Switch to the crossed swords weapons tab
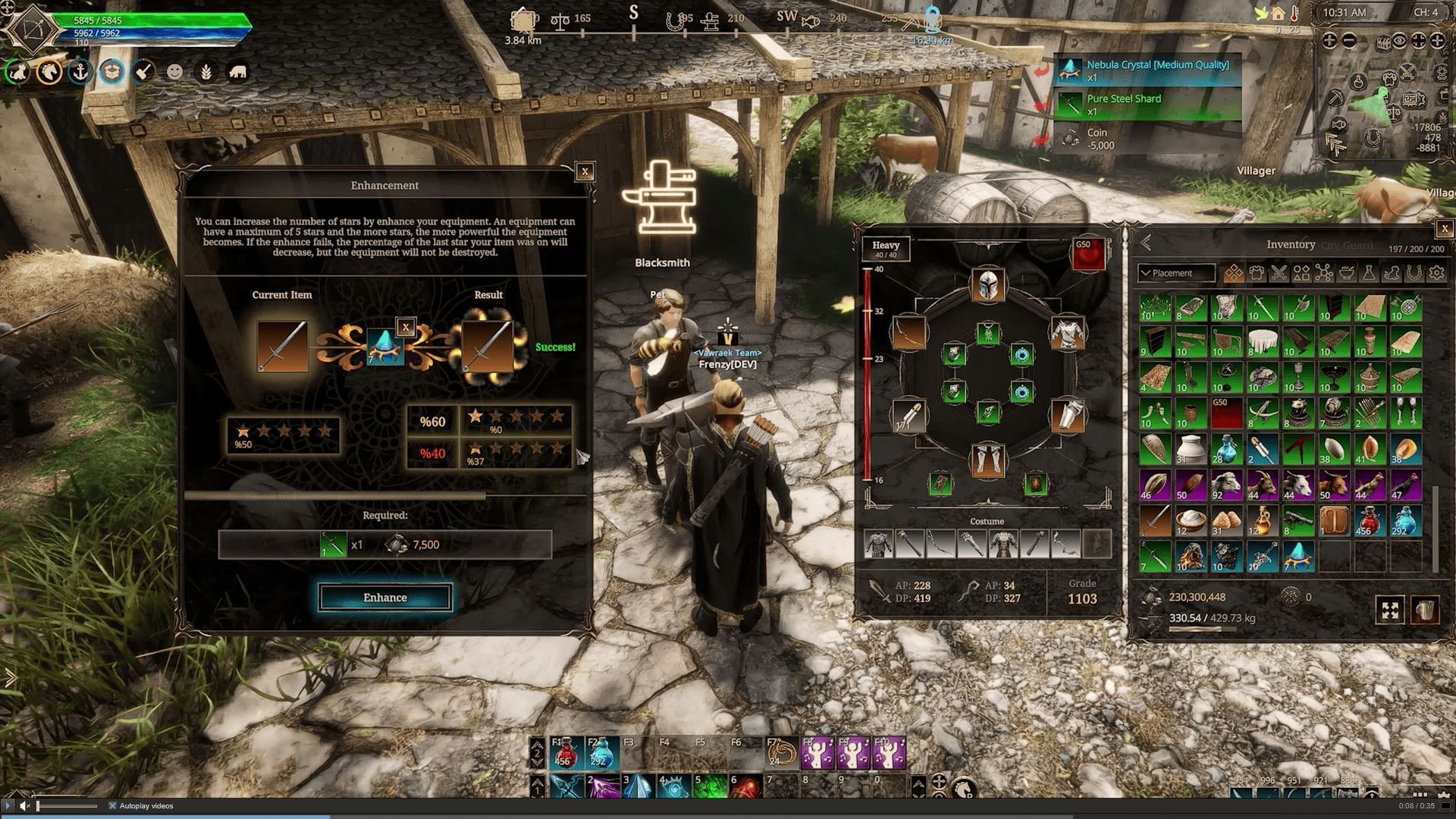 [x=1279, y=273]
